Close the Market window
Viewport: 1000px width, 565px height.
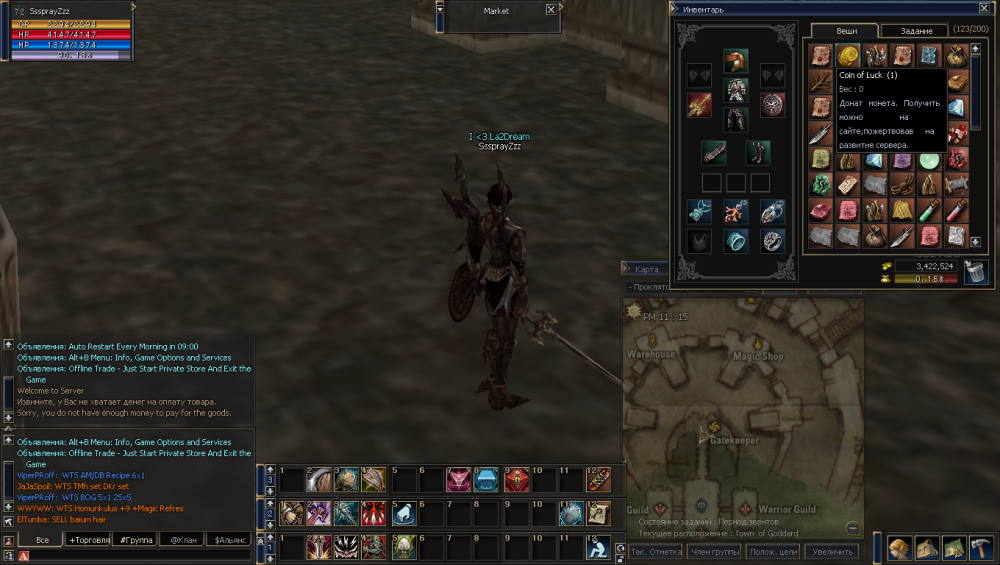click(551, 10)
